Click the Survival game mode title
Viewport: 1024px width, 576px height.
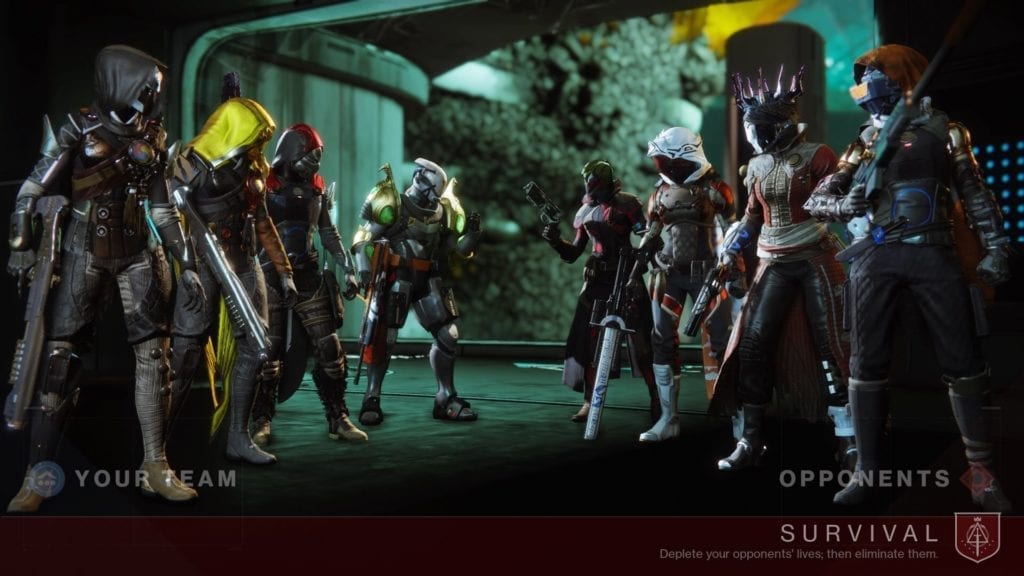tap(859, 533)
